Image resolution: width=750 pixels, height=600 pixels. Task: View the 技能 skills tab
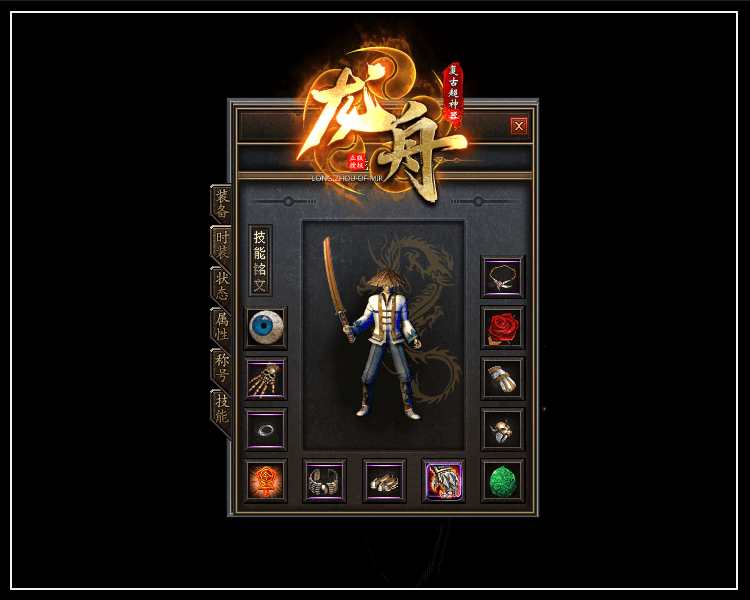point(222,408)
